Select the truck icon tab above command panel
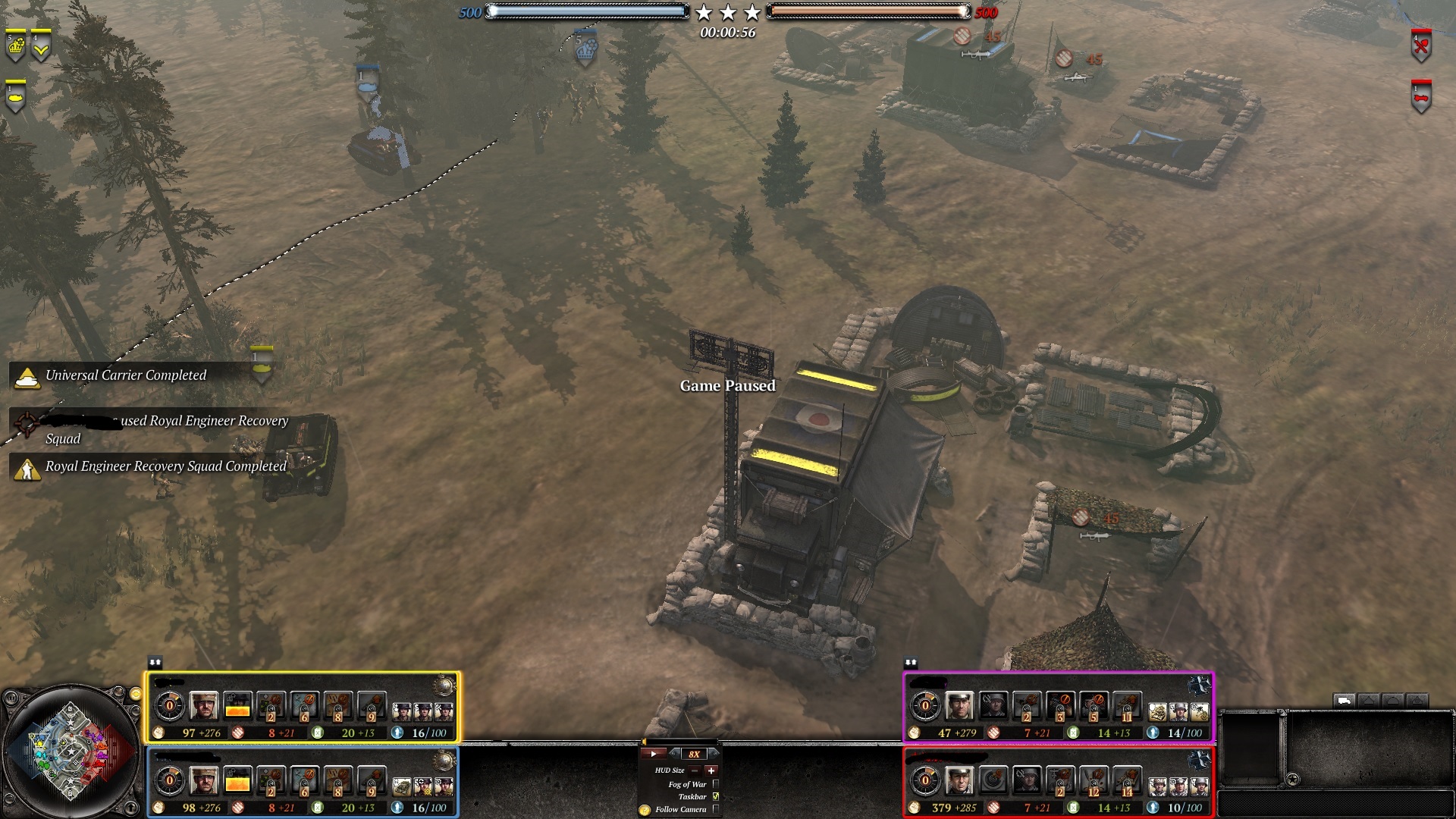 click(1344, 701)
